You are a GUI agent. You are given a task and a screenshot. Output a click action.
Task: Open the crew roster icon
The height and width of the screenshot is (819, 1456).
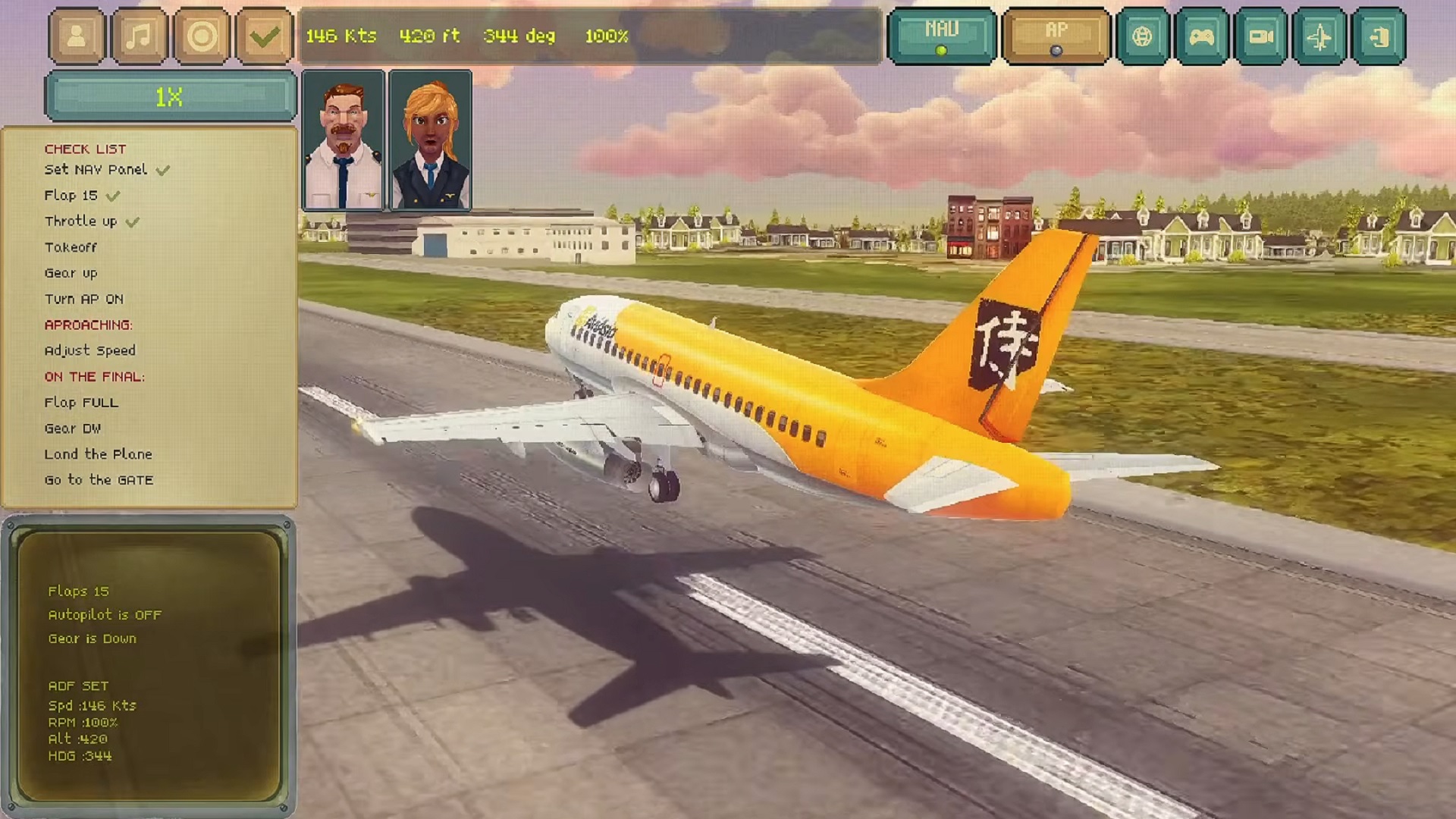pyautogui.click(x=76, y=34)
